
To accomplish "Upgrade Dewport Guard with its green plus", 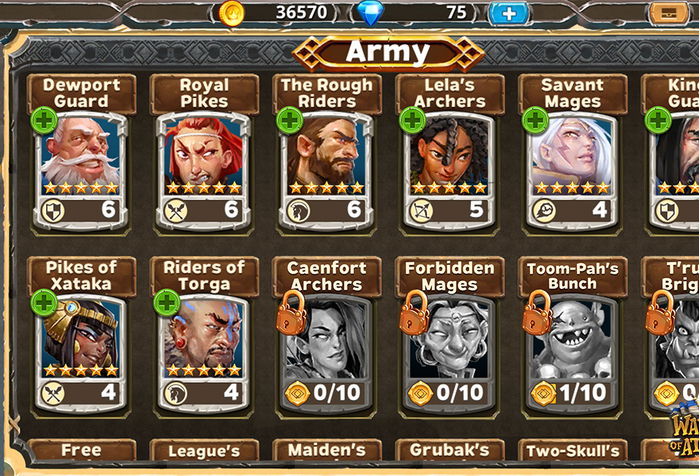I will (x=43, y=121).
